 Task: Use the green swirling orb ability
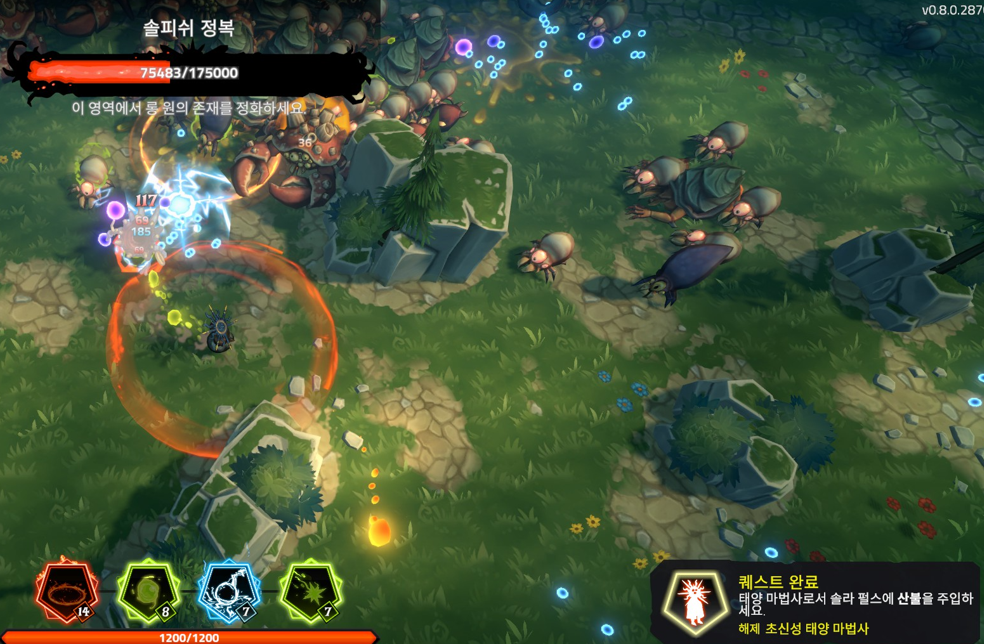(149, 591)
